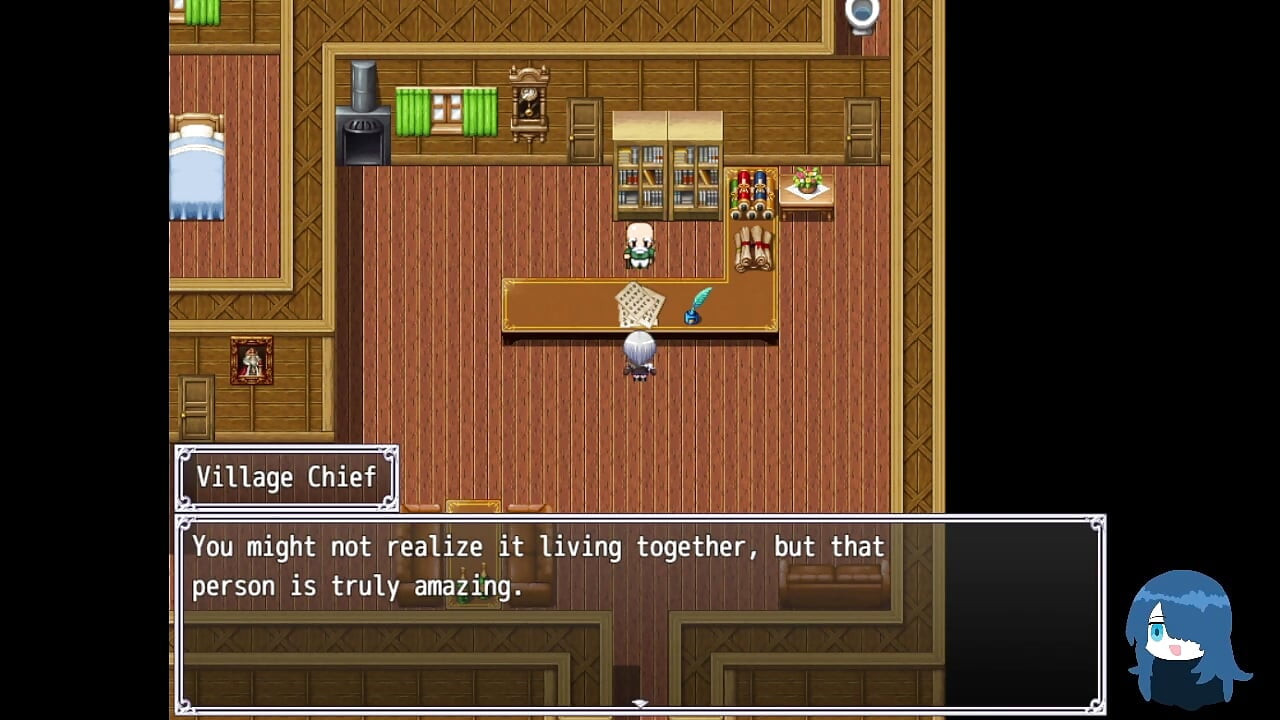The image size is (1280, 720).
Task: Advance the Village Chief dialogue message box
Action: [640, 612]
